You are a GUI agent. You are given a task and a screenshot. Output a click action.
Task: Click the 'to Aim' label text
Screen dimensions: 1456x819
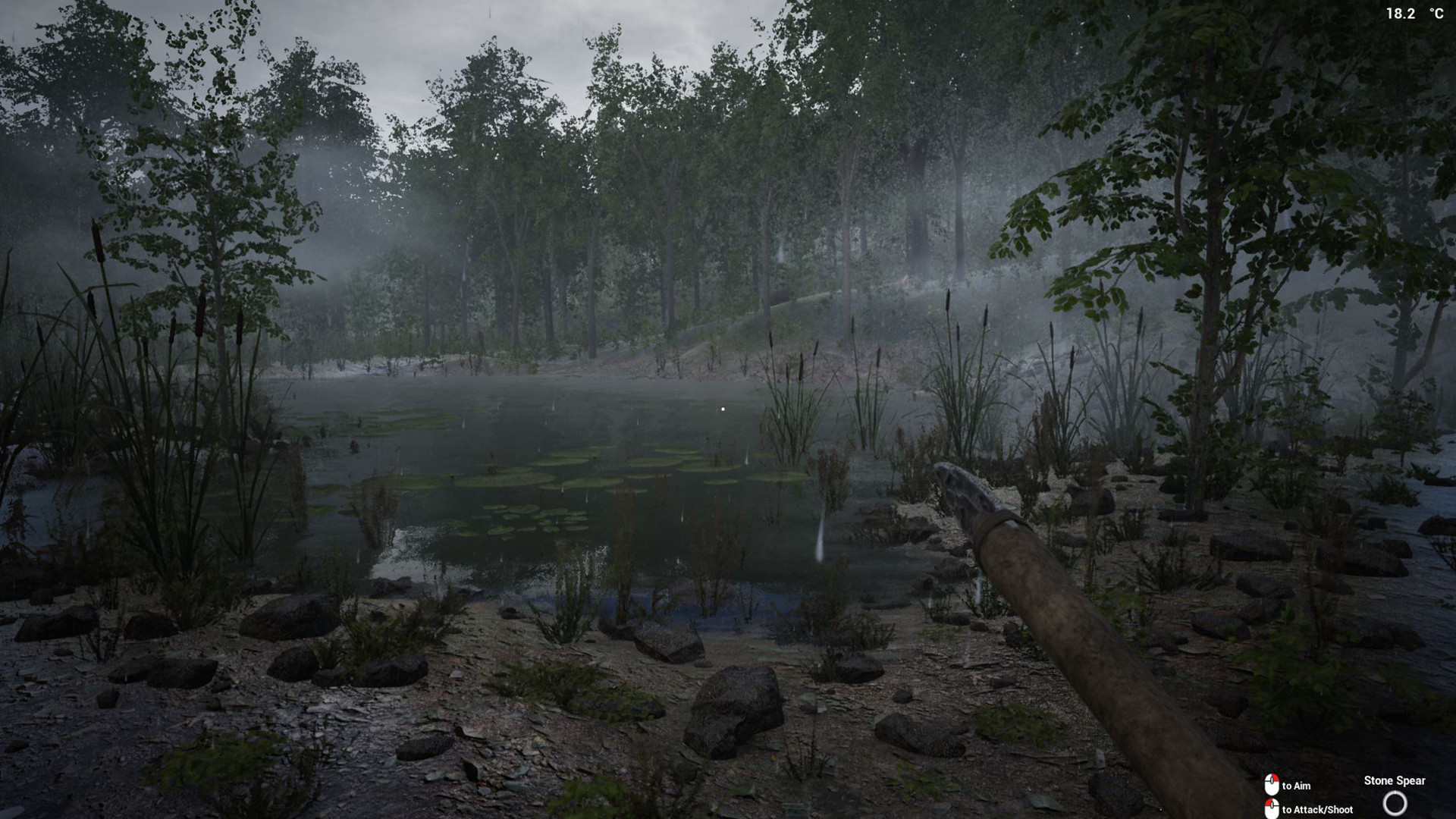pyautogui.click(x=1298, y=786)
